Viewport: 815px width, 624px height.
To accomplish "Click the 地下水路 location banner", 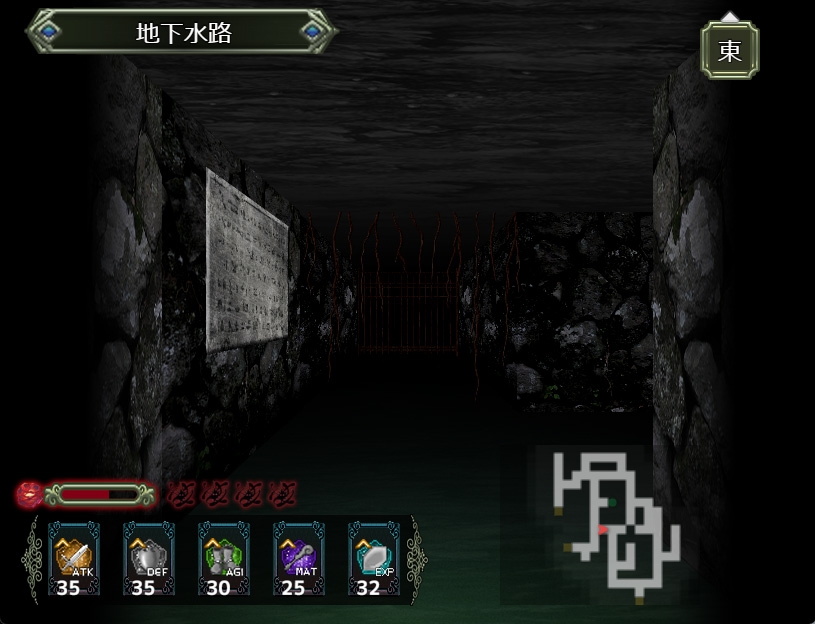I will [182, 32].
